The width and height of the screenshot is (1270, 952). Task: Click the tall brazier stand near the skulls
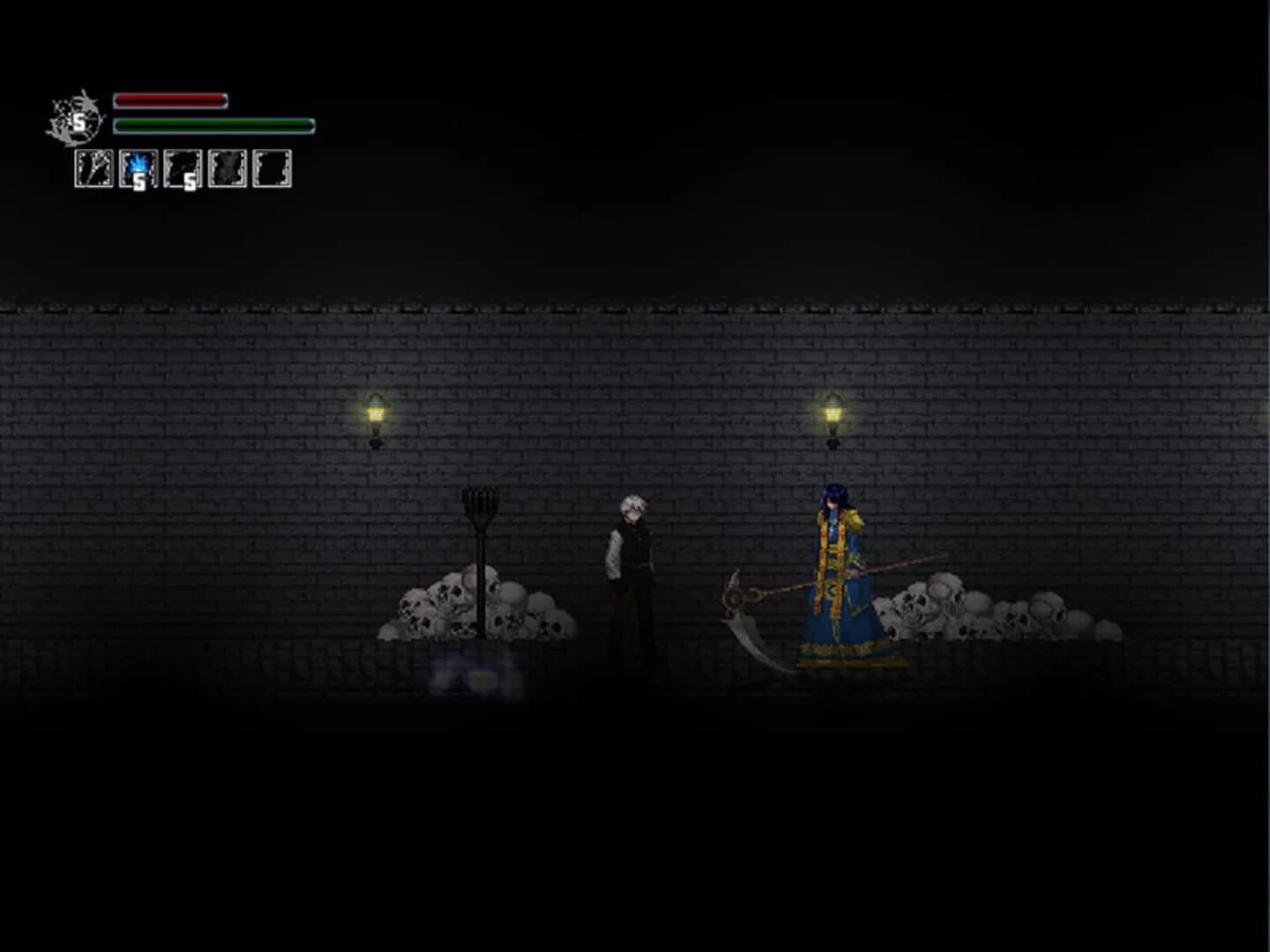tap(481, 547)
